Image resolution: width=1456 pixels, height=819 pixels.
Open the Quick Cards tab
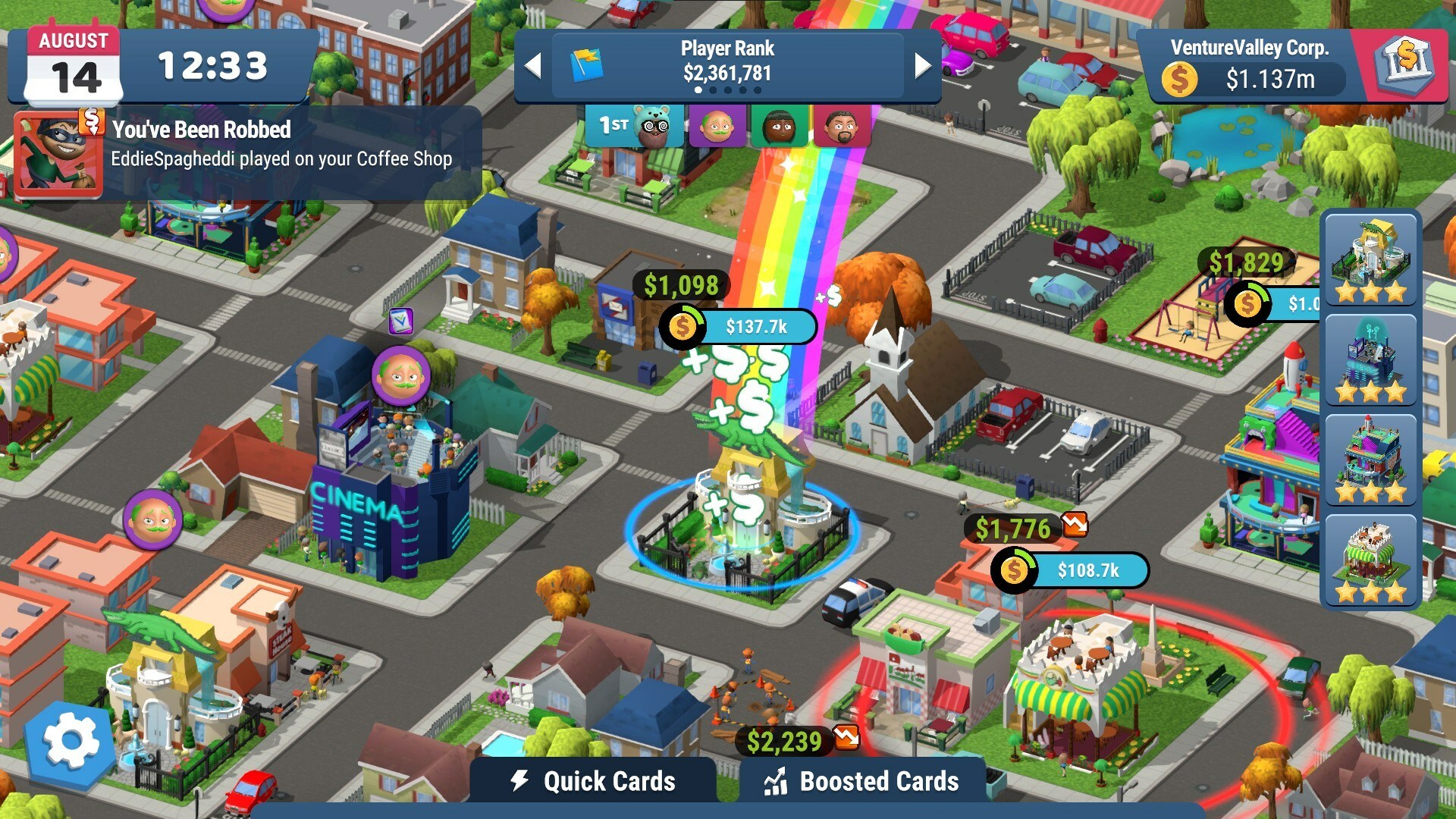(x=594, y=781)
